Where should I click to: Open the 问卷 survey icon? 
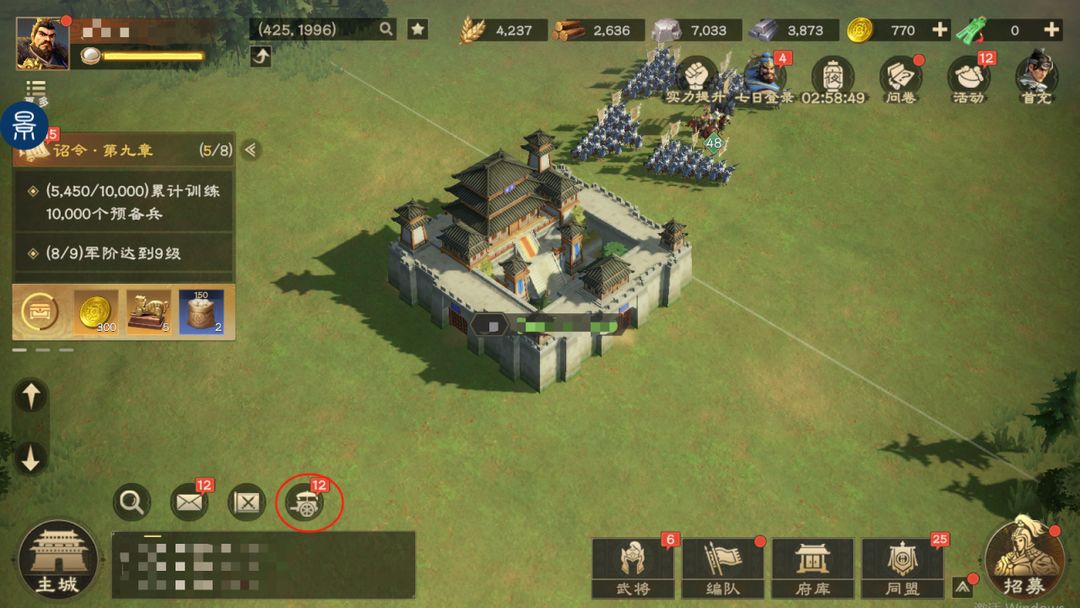pos(900,77)
